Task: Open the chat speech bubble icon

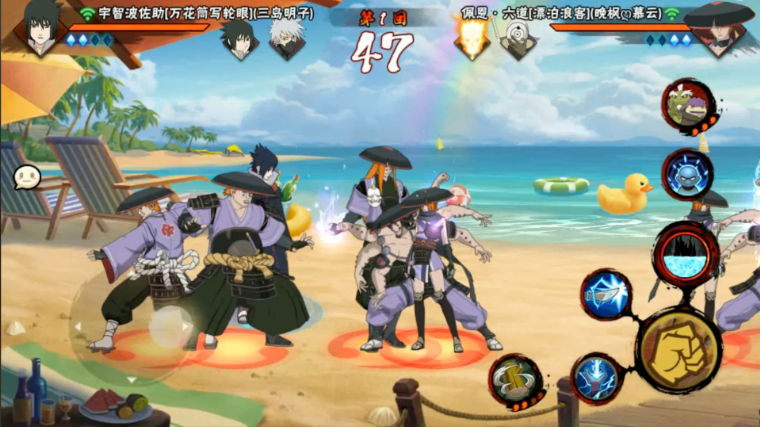Action: point(27,177)
